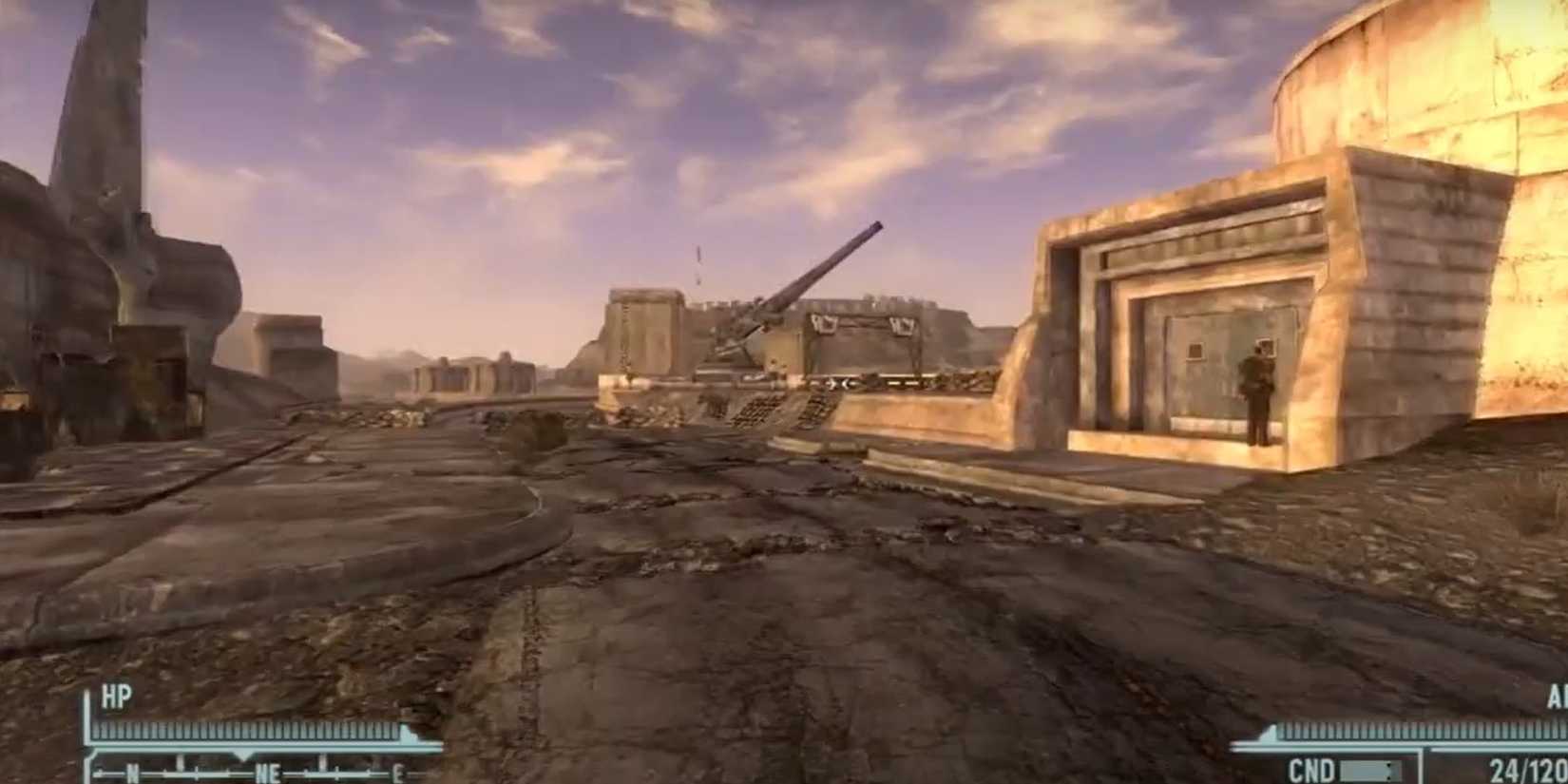Select the ammo counter reading 24/120
Image resolution: width=1568 pixels, height=784 pixels.
coord(1527,770)
